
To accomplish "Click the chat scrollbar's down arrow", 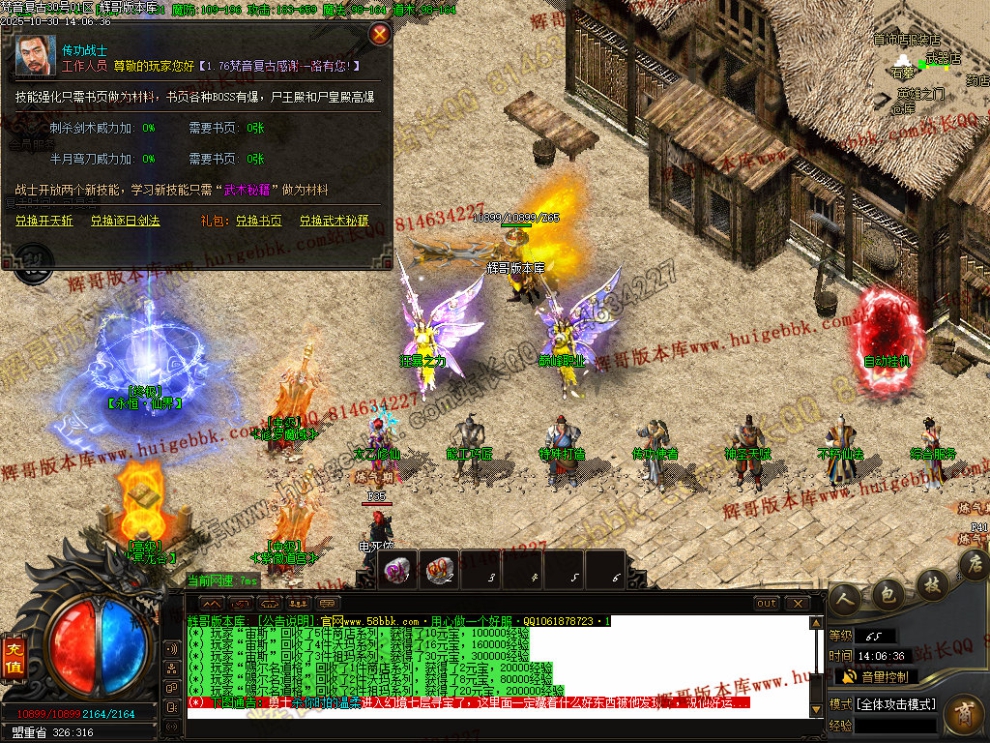I will click(x=817, y=710).
